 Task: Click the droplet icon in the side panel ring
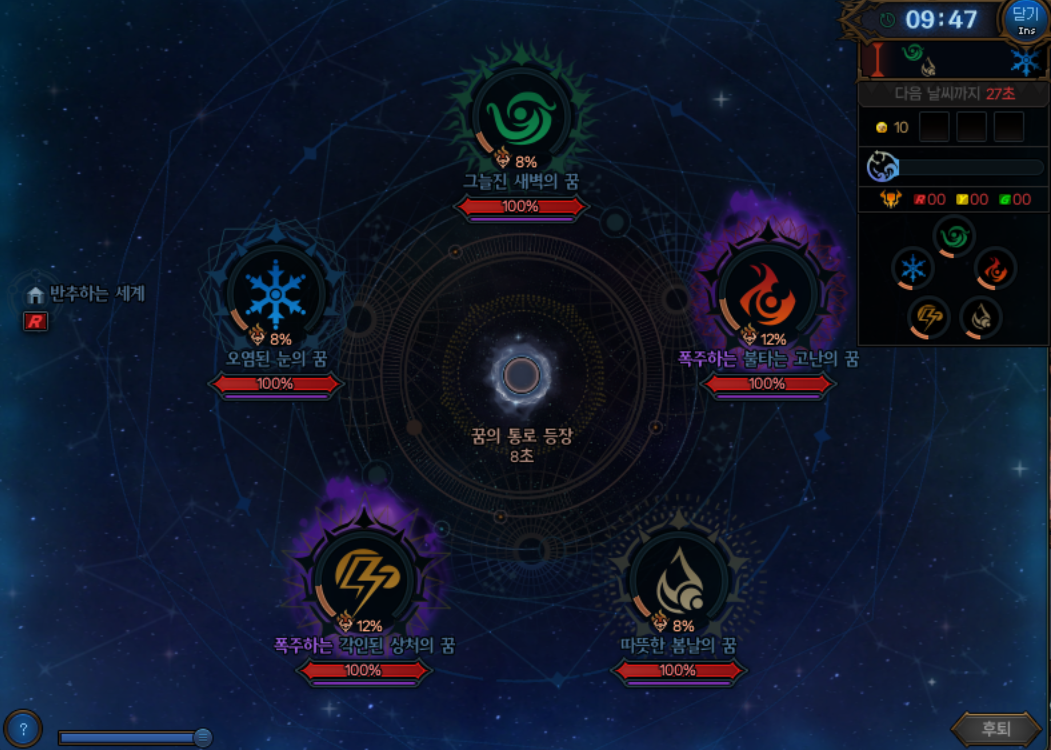[980, 317]
